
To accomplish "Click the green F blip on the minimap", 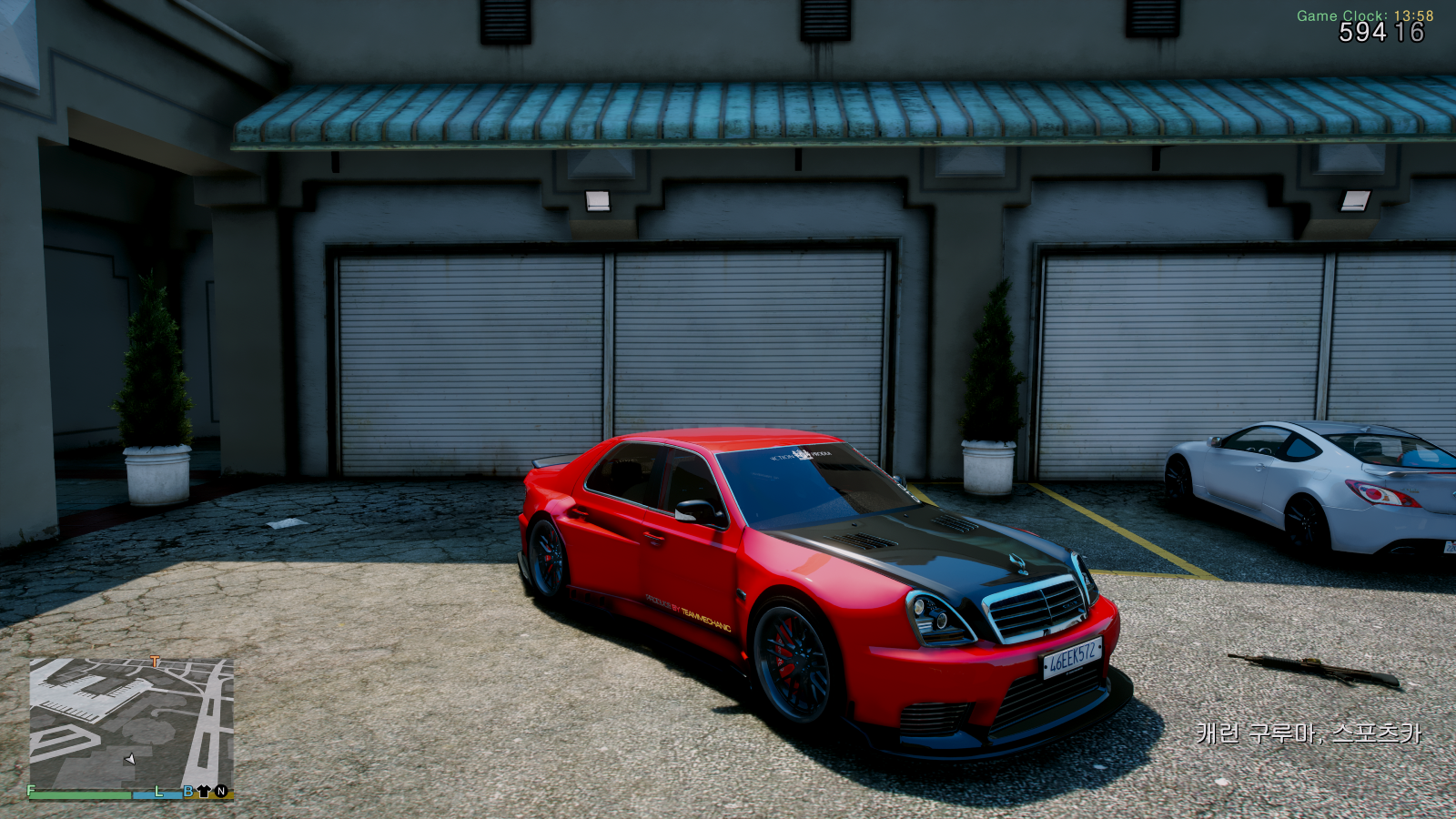I will tap(32, 791).
